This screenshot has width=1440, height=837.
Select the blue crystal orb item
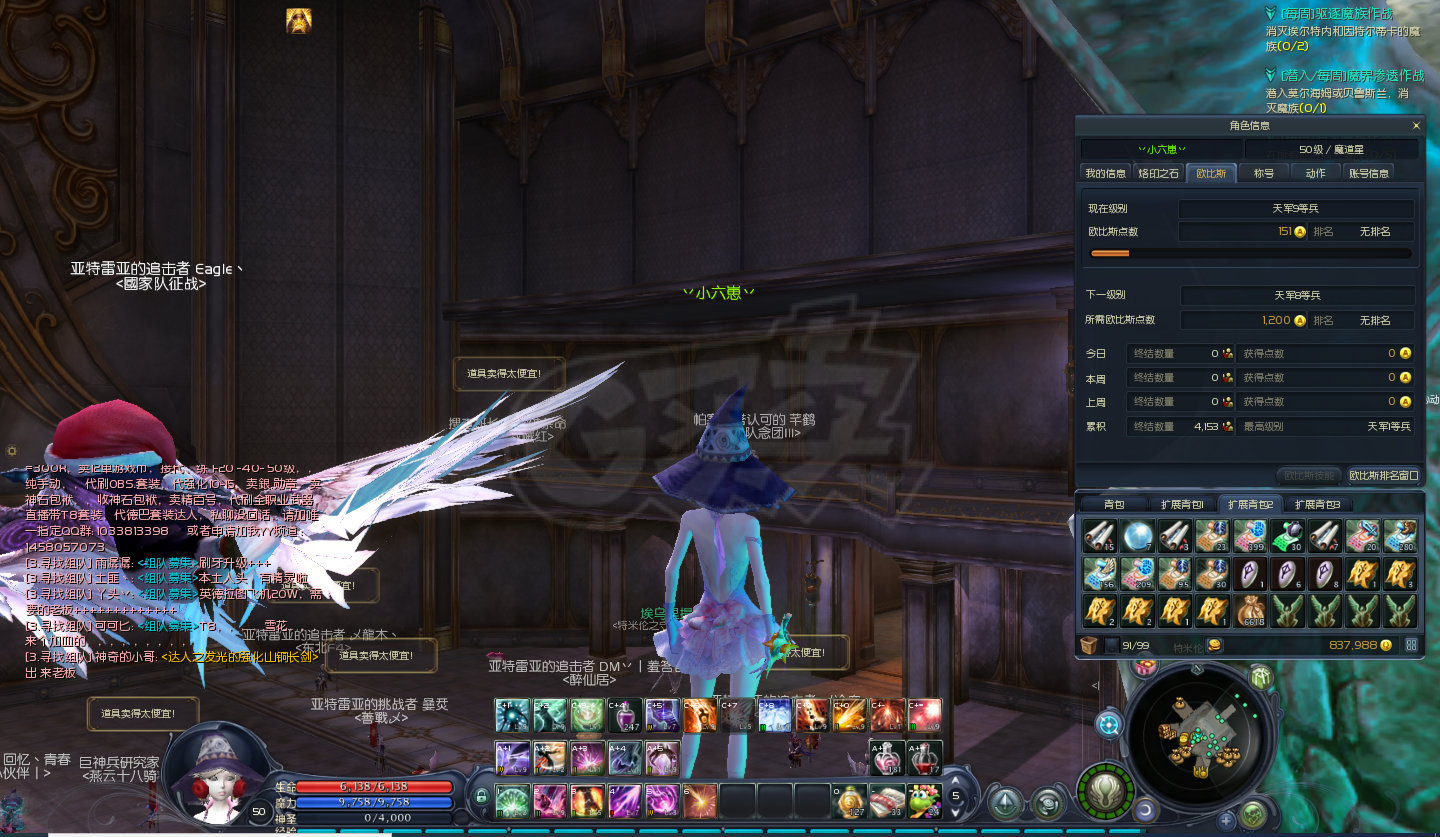pyautogui.click(x=1137, y=535)
